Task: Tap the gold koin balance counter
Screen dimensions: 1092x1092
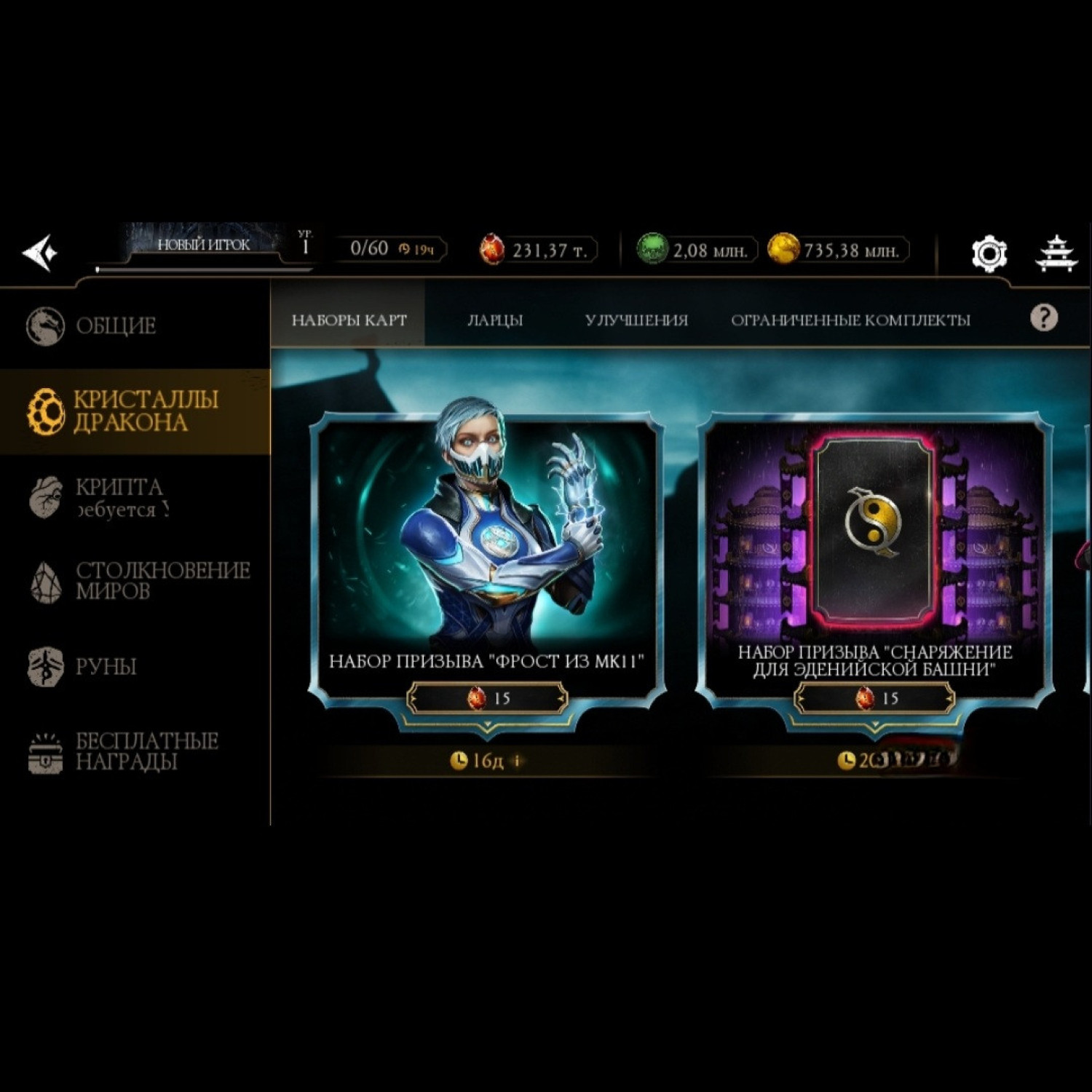Action: pos(839,250)
